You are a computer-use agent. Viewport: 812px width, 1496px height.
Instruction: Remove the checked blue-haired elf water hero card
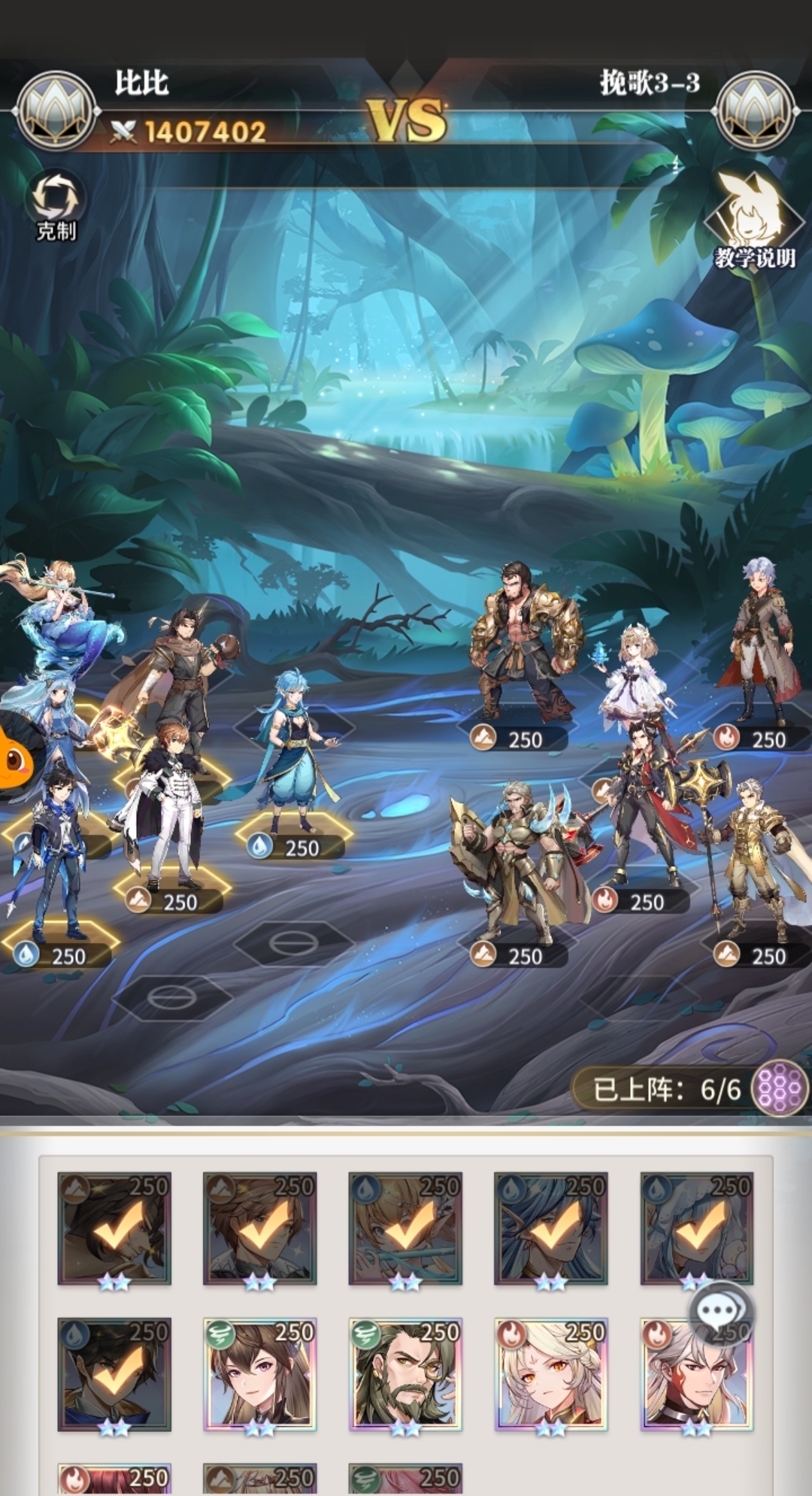[x=550, y=1228]
